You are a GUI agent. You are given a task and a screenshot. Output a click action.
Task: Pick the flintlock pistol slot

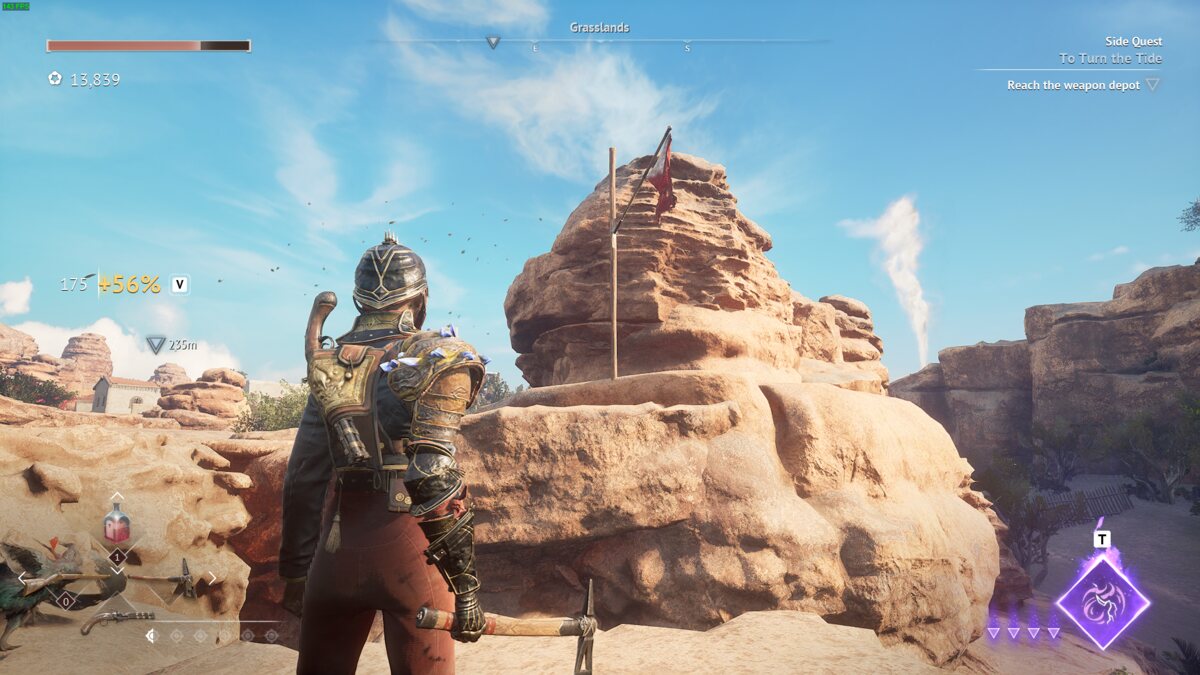click(116, 620)
